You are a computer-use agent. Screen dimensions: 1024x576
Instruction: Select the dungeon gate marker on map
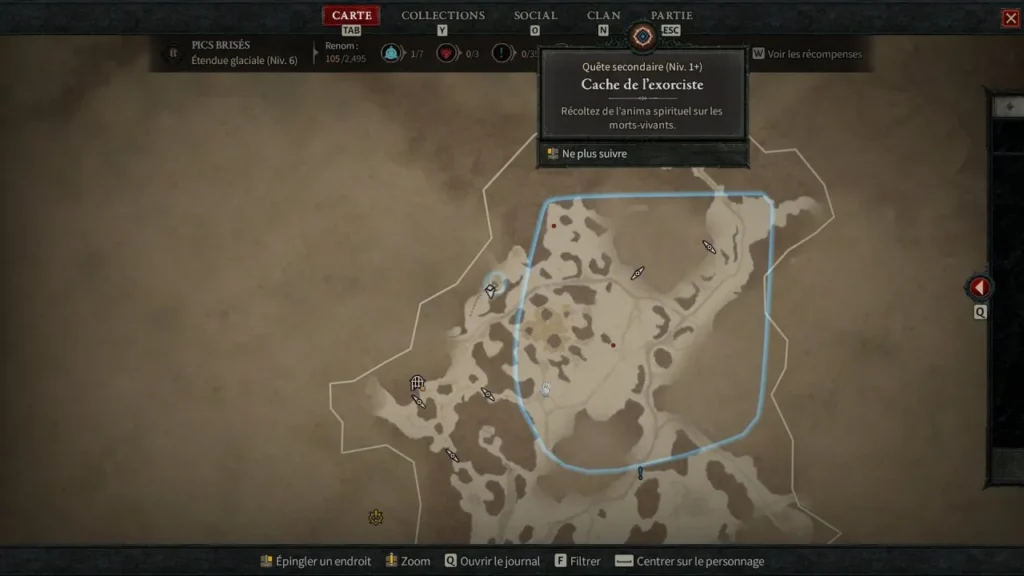coord(417,383)
